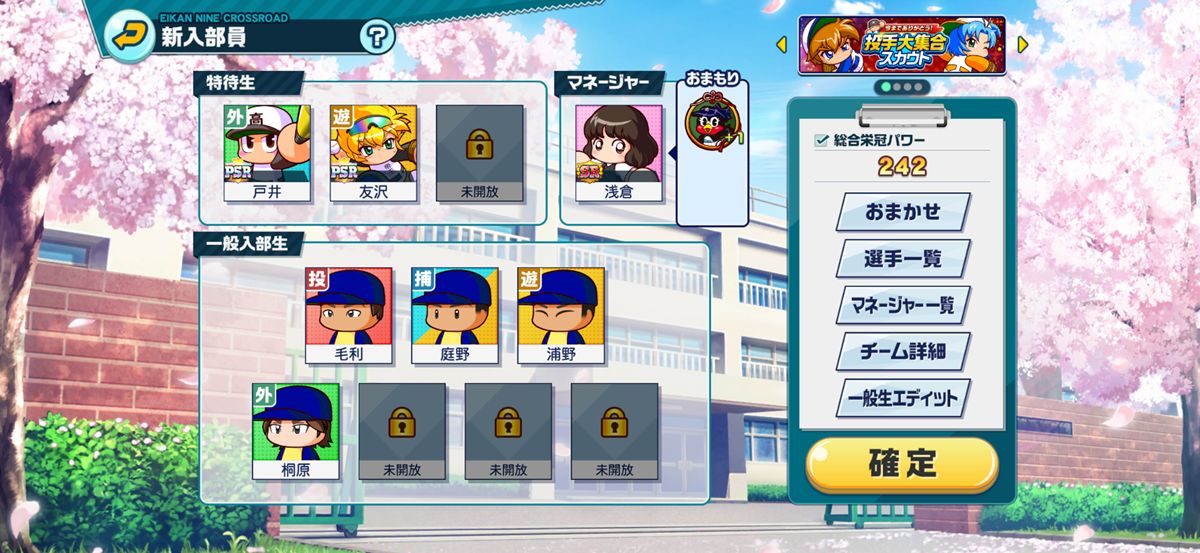Choose manager 浅倉 card

pos(618,152)
